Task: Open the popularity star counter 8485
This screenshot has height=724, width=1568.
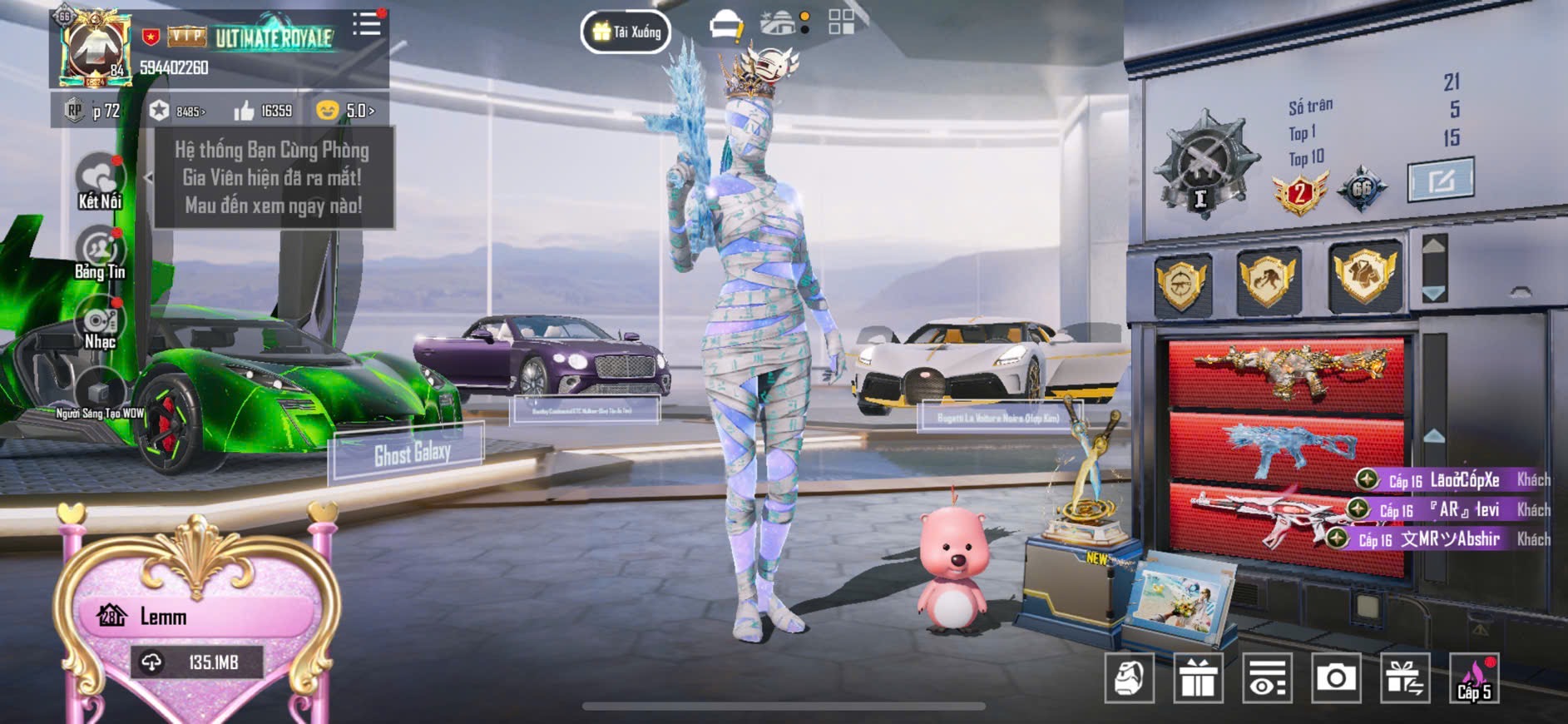Action: click(x=177, y=111)
